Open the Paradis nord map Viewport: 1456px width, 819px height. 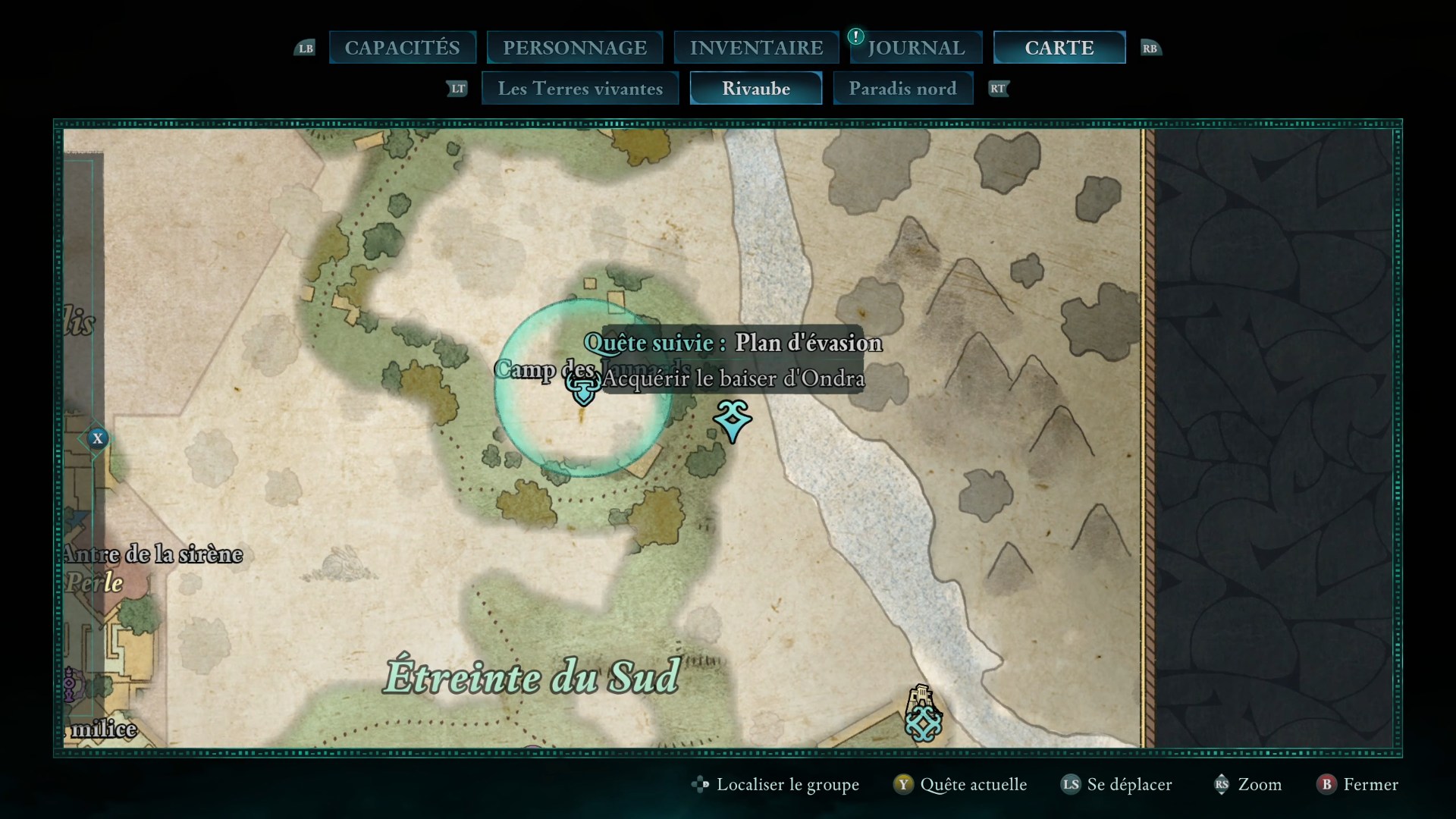pyautogui.click(x=902, y=89)
